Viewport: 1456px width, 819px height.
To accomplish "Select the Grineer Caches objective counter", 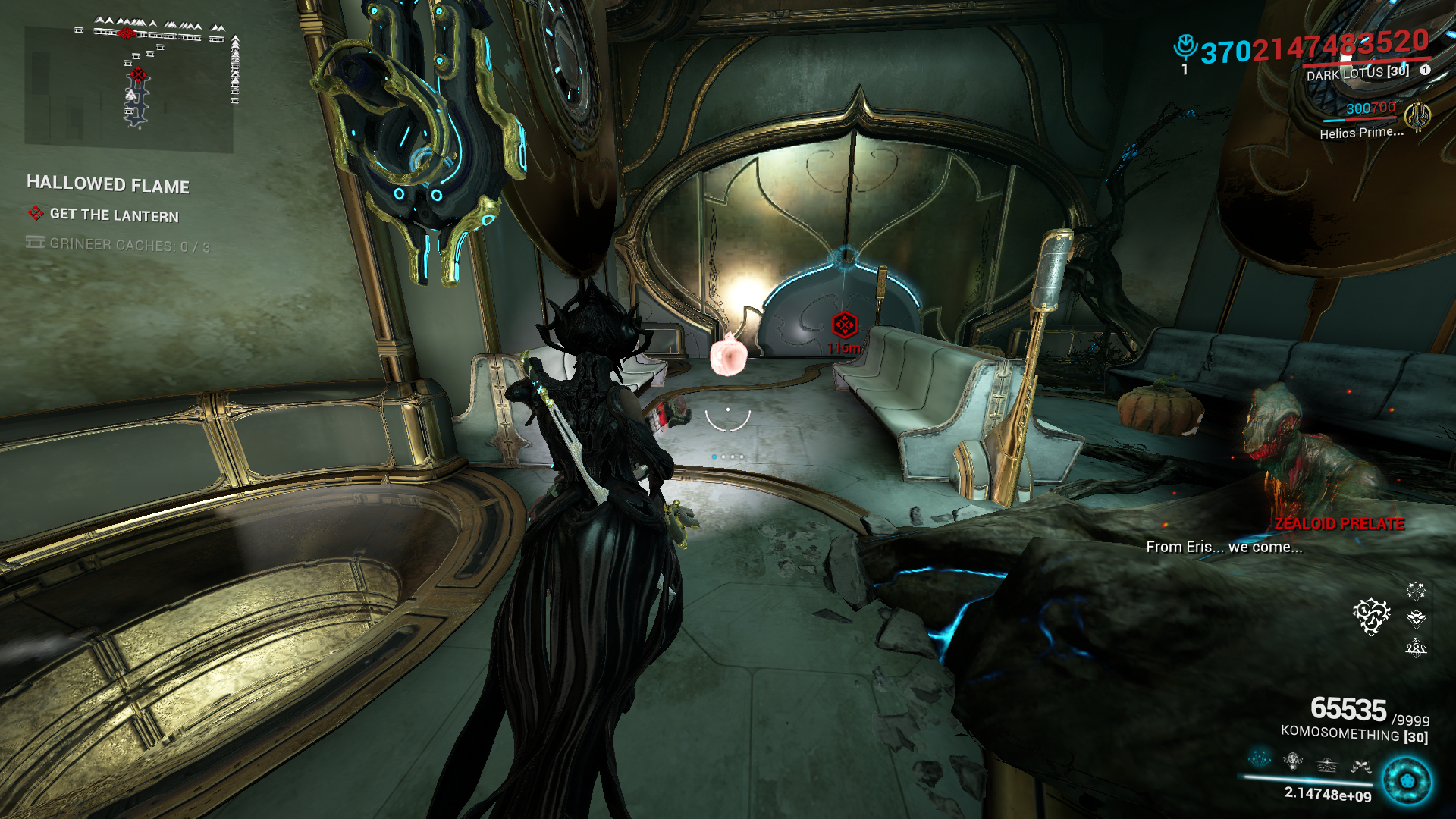I will tap(129, 245).
